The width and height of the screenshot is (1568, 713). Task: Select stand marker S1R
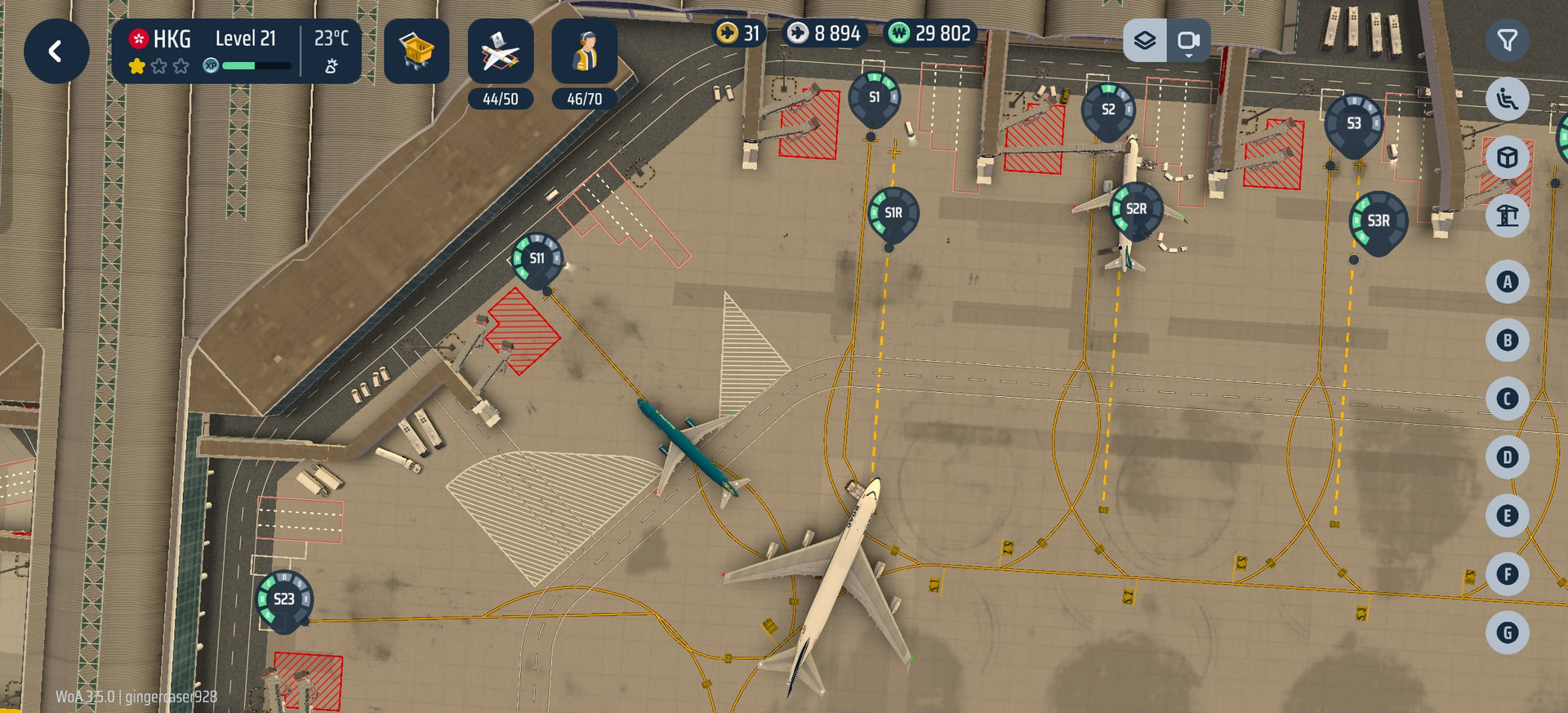point(893,213)
